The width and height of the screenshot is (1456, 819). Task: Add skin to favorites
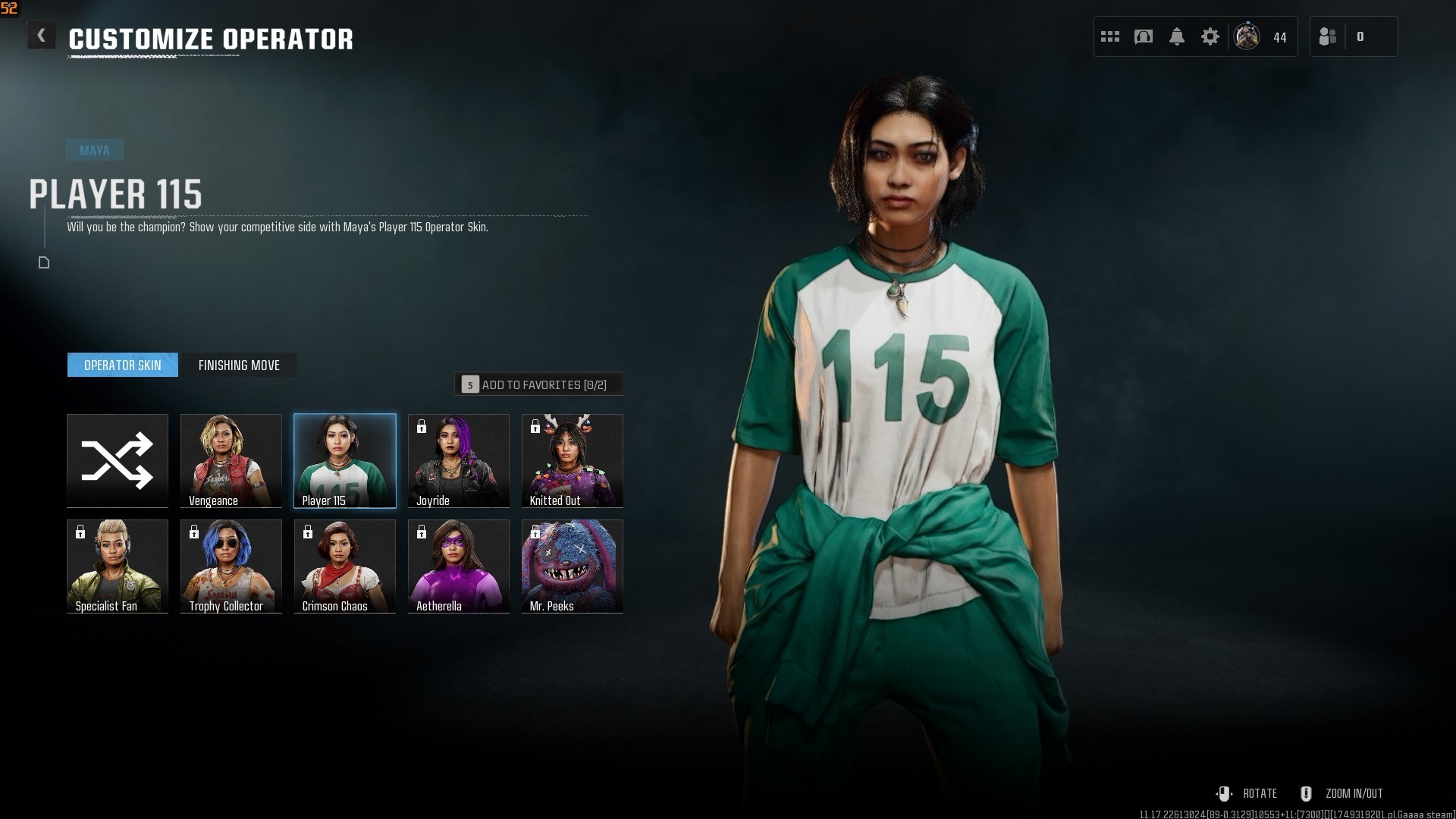point(538,384)
